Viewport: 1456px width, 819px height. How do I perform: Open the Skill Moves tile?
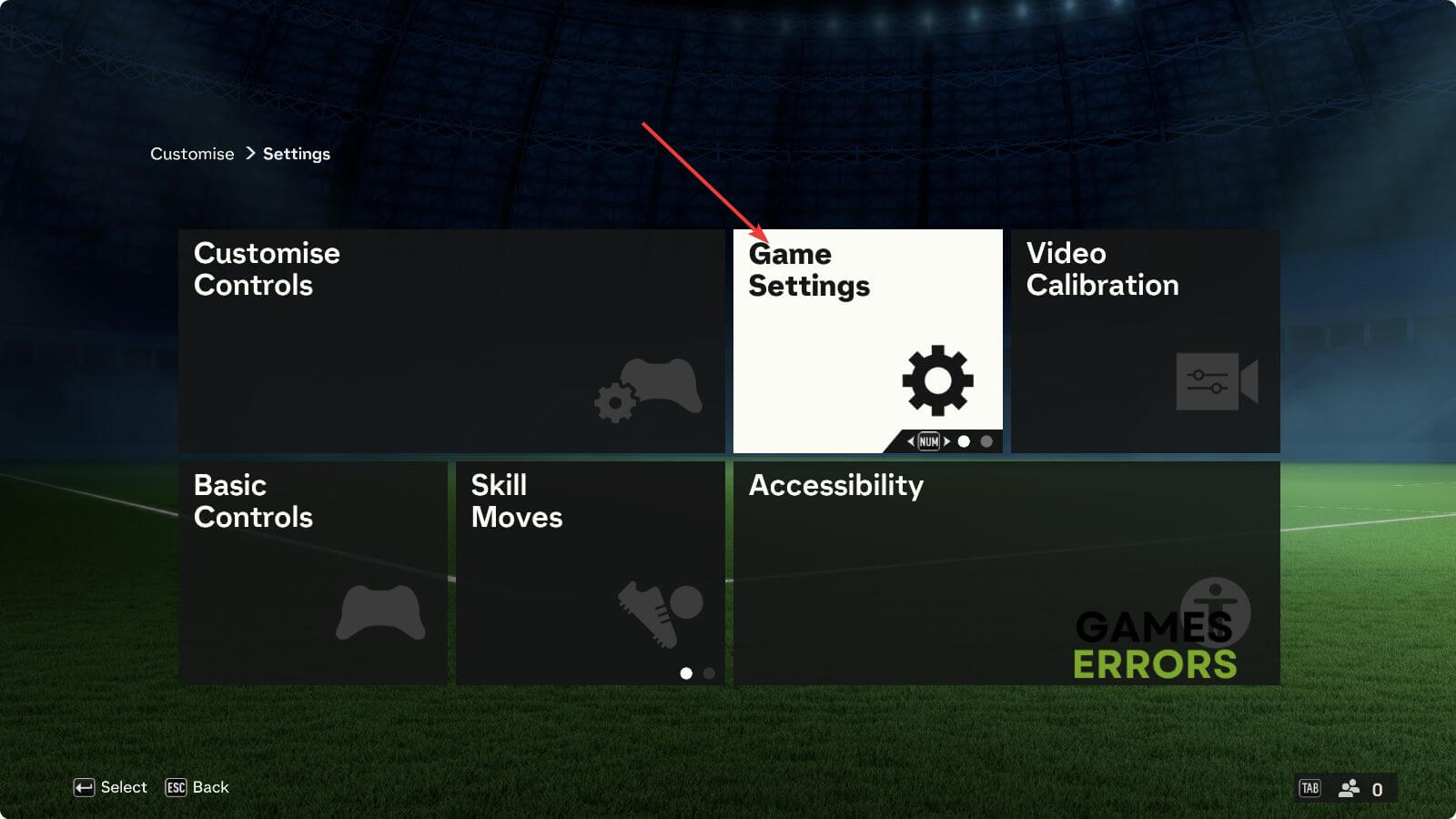pos(590,572)
